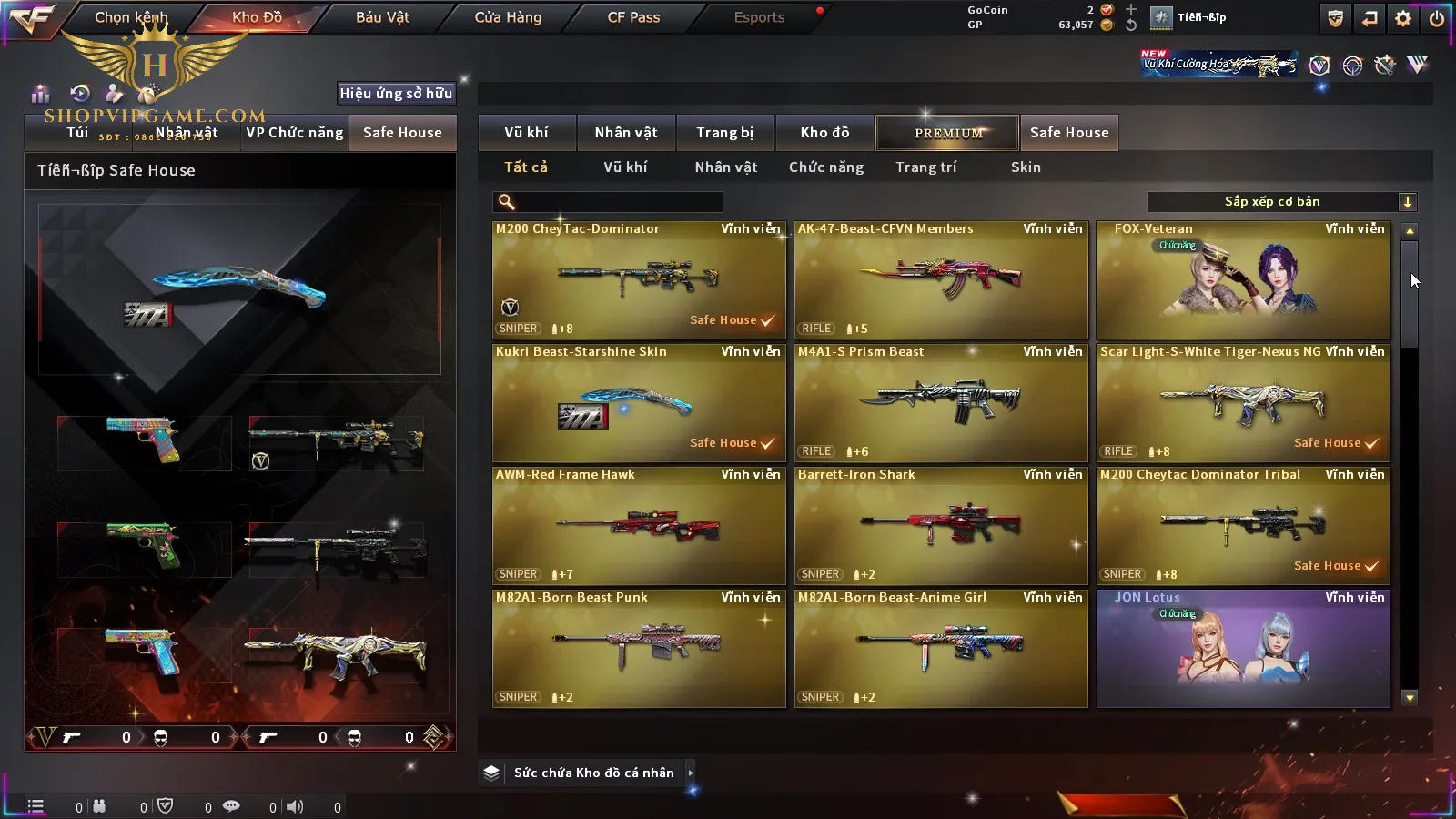Open the Báu Vật menu
Screen dimensions: 1456x819
point(382,17)
